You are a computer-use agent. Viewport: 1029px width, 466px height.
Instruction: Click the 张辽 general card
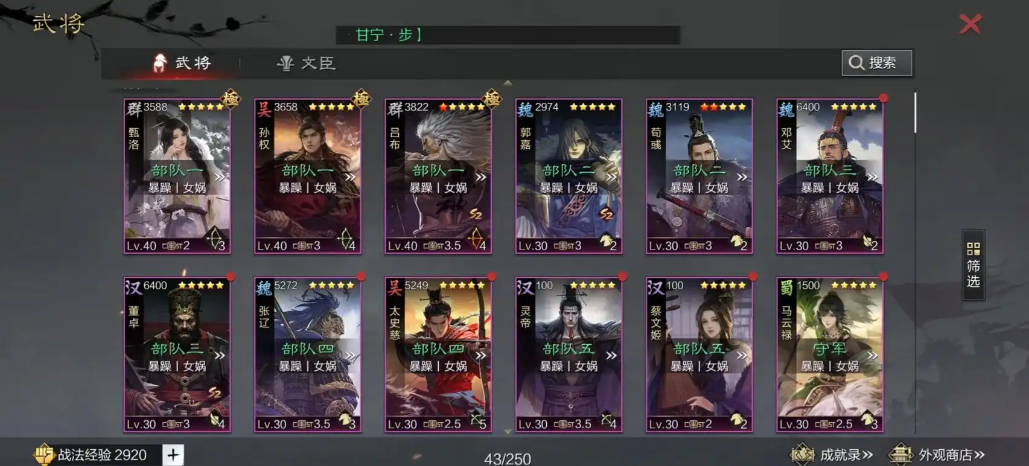click(x=307, y=354)
